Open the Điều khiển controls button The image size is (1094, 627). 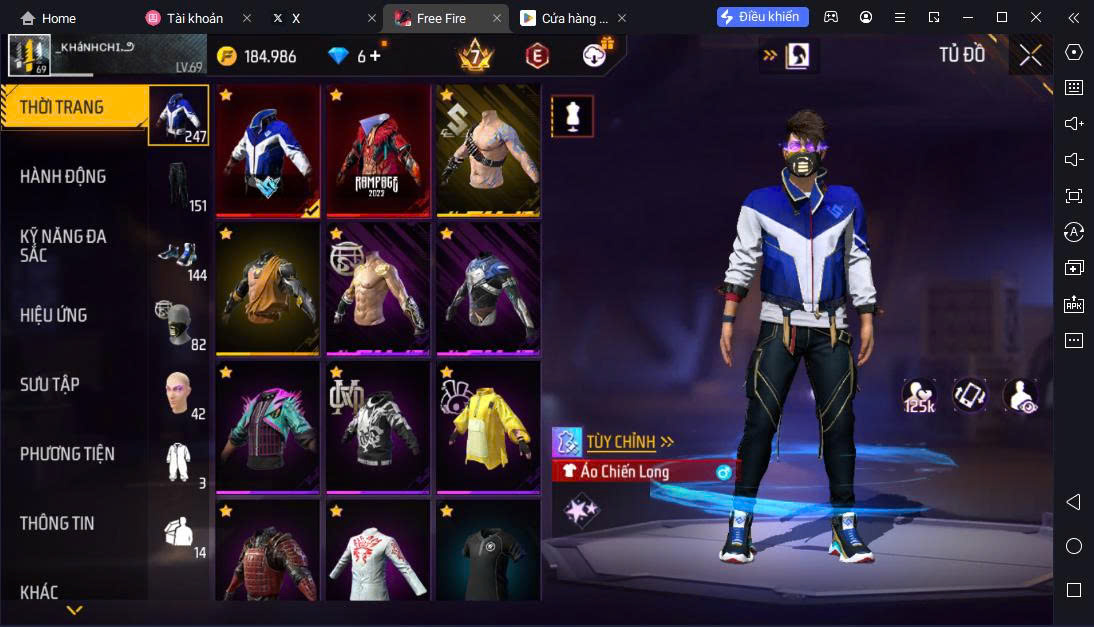pos(763,17)
